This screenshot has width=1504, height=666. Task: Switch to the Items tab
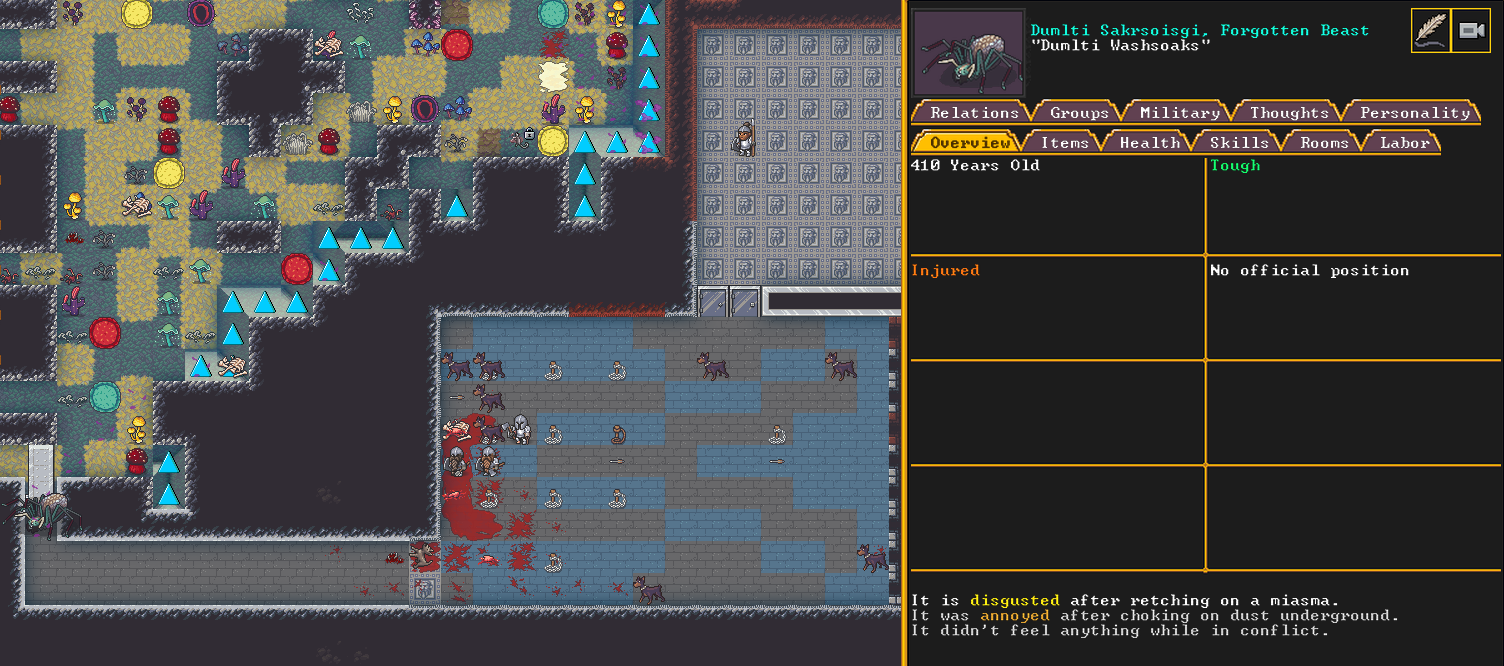click(x=1064, y=143)
